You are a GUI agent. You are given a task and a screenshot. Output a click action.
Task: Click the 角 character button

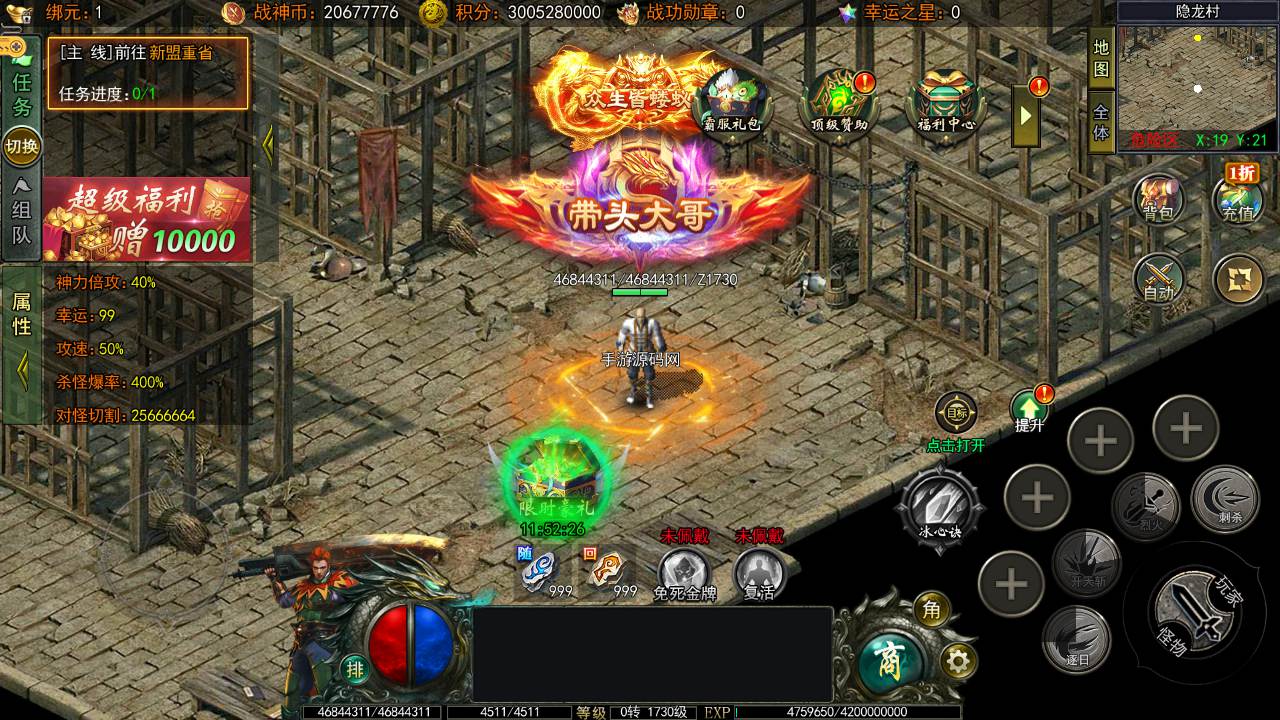[931, 609]
